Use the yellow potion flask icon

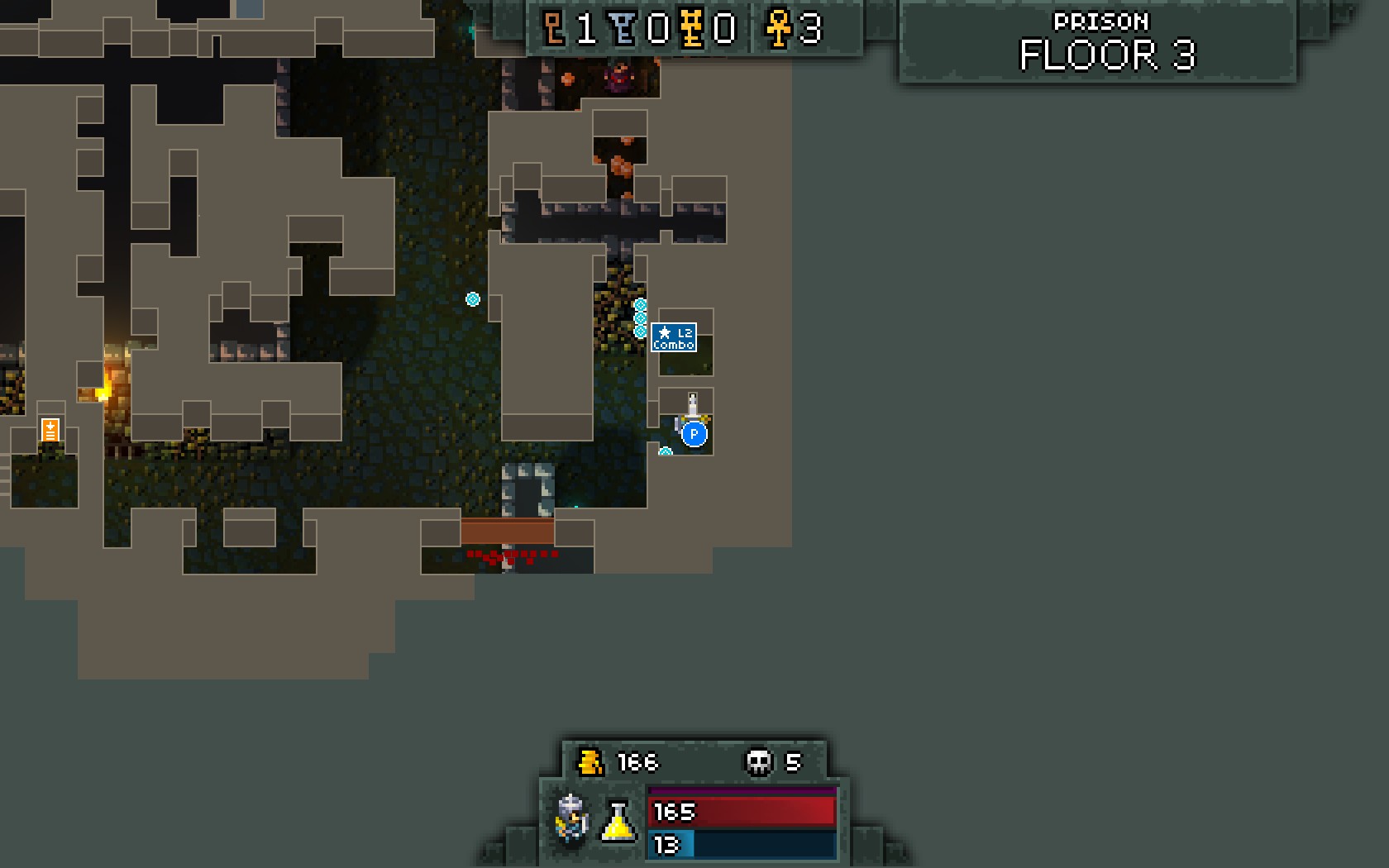click(618, 821)
